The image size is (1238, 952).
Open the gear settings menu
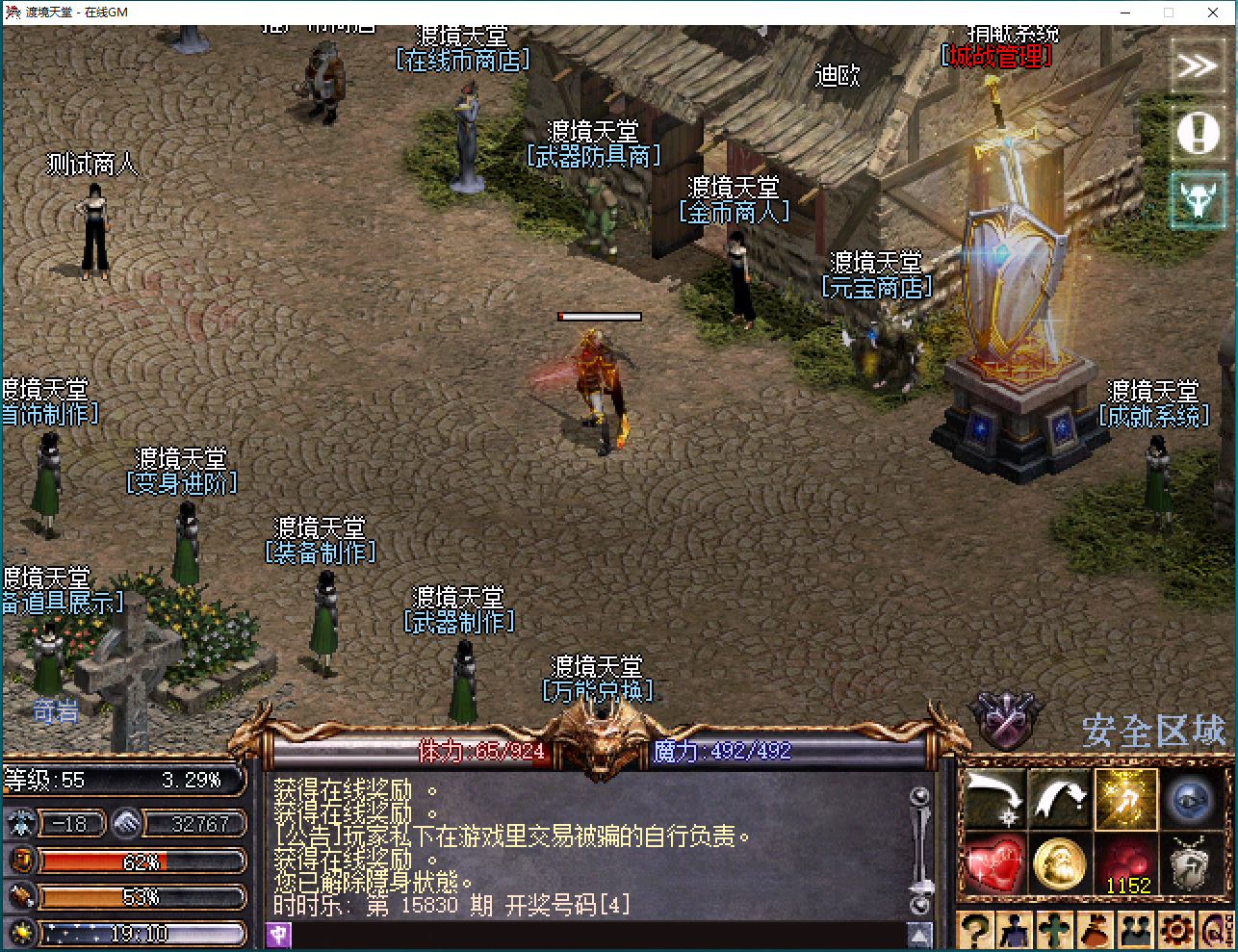pos(1175,931)
